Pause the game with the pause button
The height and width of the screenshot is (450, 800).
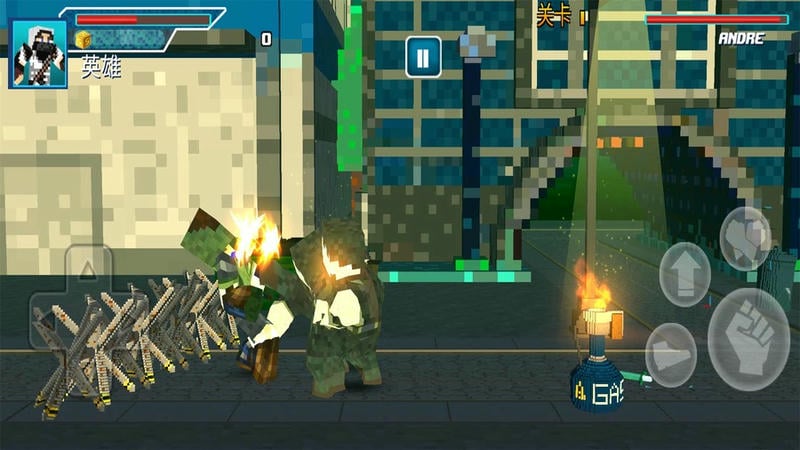point(423,57)
